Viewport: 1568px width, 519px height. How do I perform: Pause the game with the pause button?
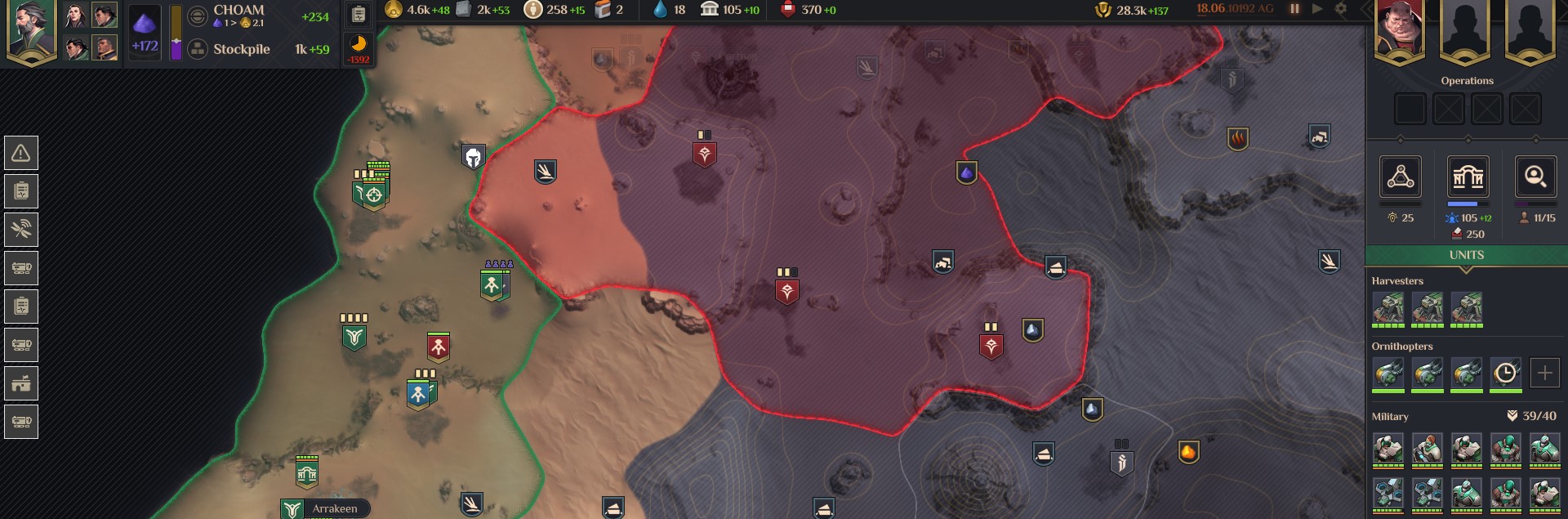[x=1294, y=9]
